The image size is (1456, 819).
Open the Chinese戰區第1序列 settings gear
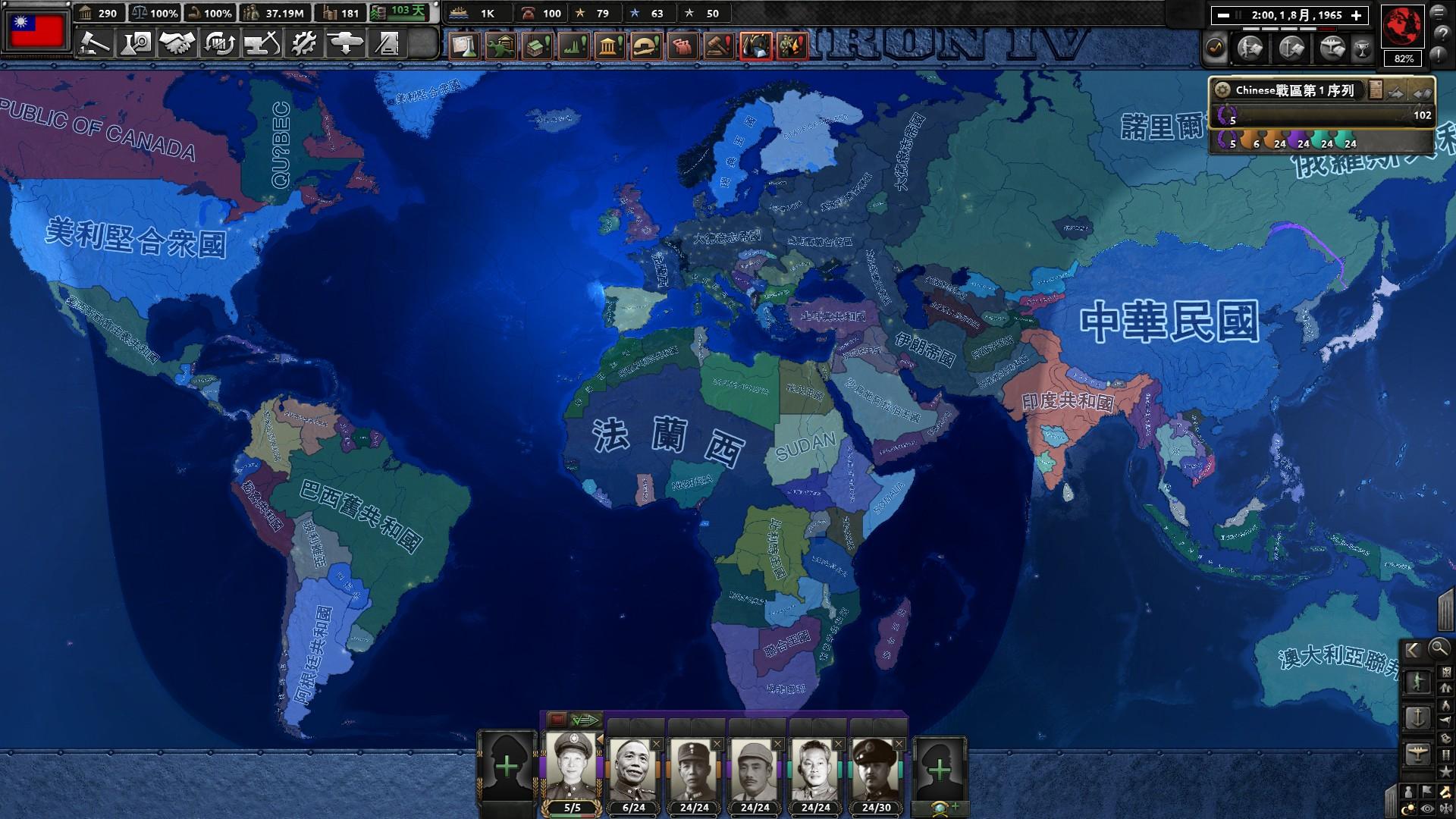click(x=1223, y=89)
